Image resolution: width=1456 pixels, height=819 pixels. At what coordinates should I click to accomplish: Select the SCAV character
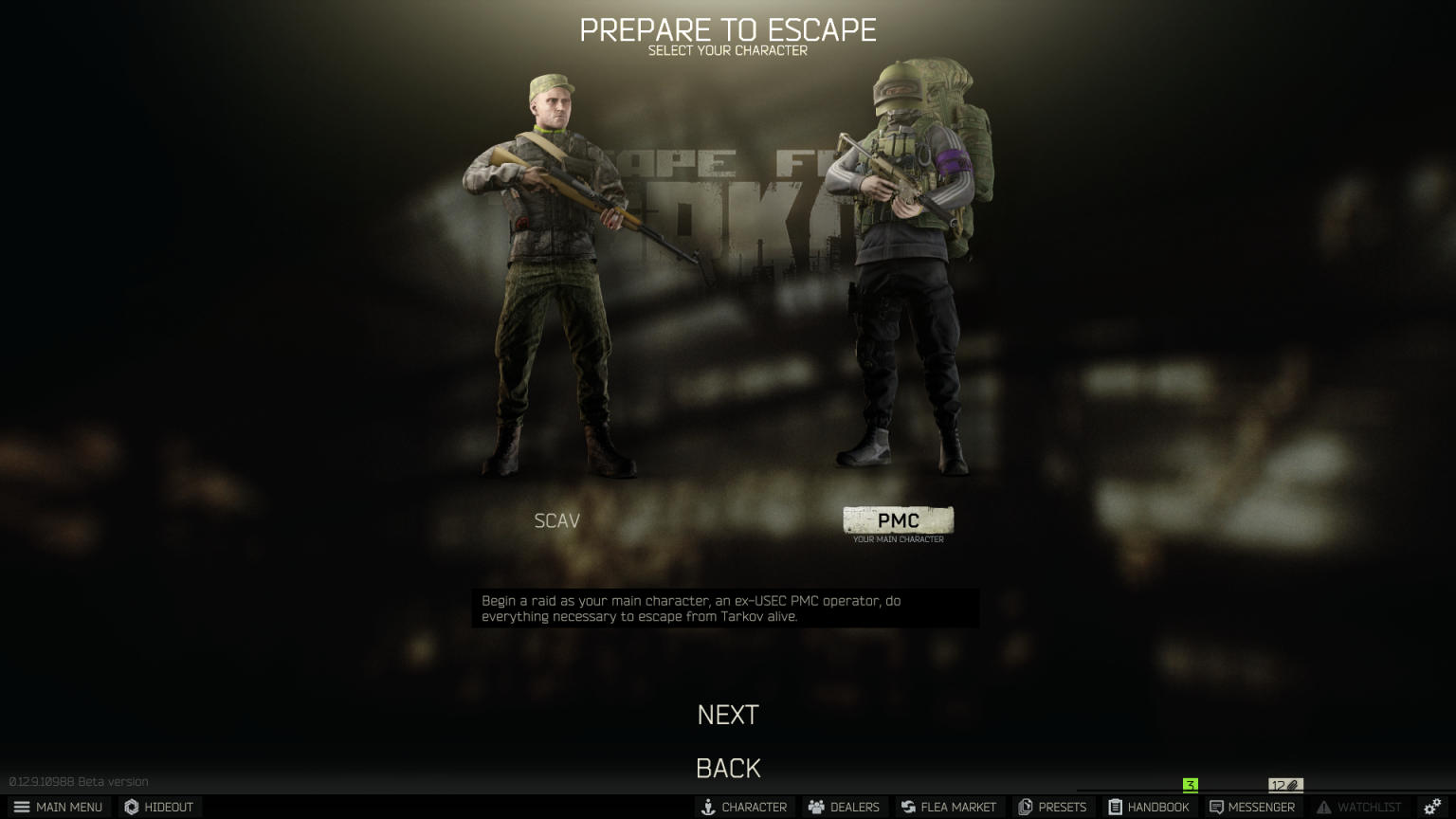pyautogui.click(x=556, y=520)
